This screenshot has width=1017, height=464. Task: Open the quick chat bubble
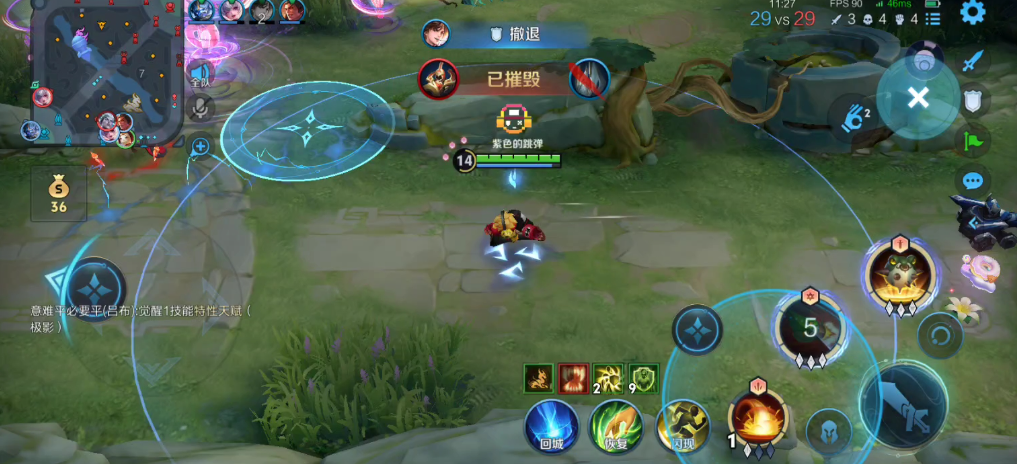click(x=972, y=182)
